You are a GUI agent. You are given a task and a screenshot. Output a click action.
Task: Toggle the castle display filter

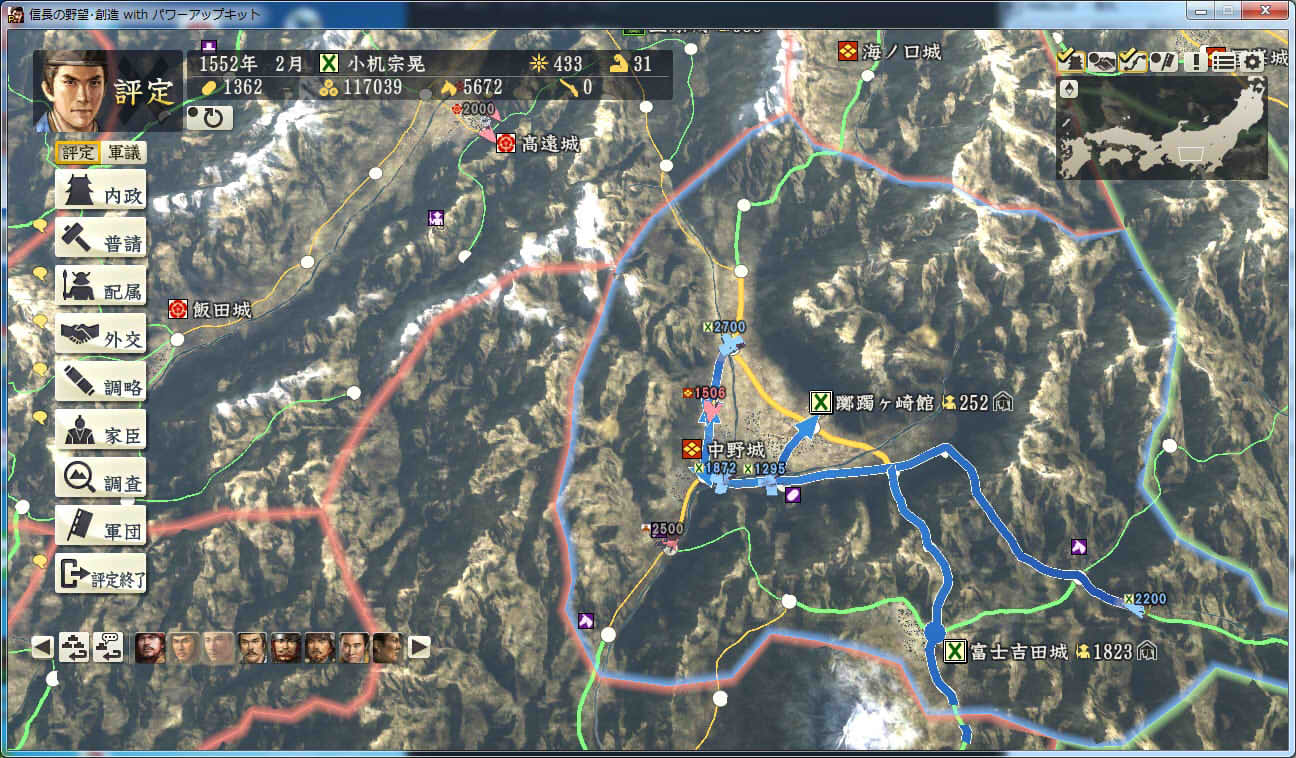1071,61
